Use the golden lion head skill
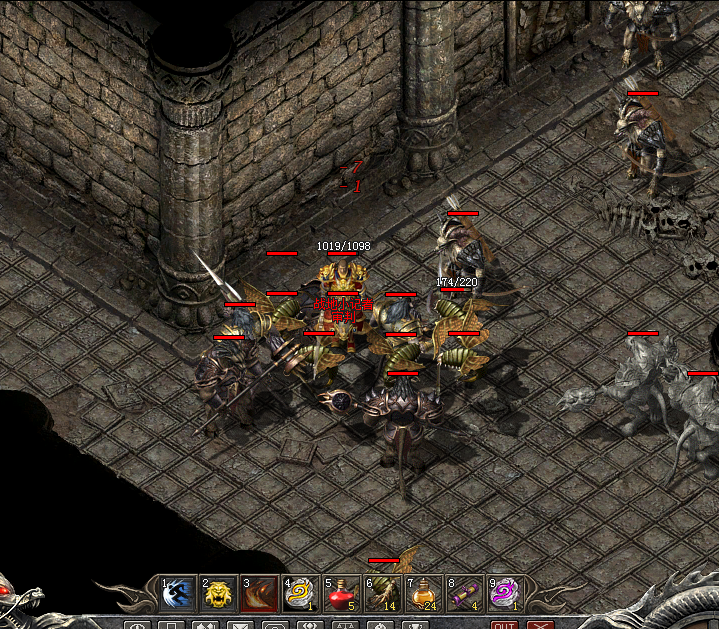This screenshot has height=629, width=719. coord(217,594)
